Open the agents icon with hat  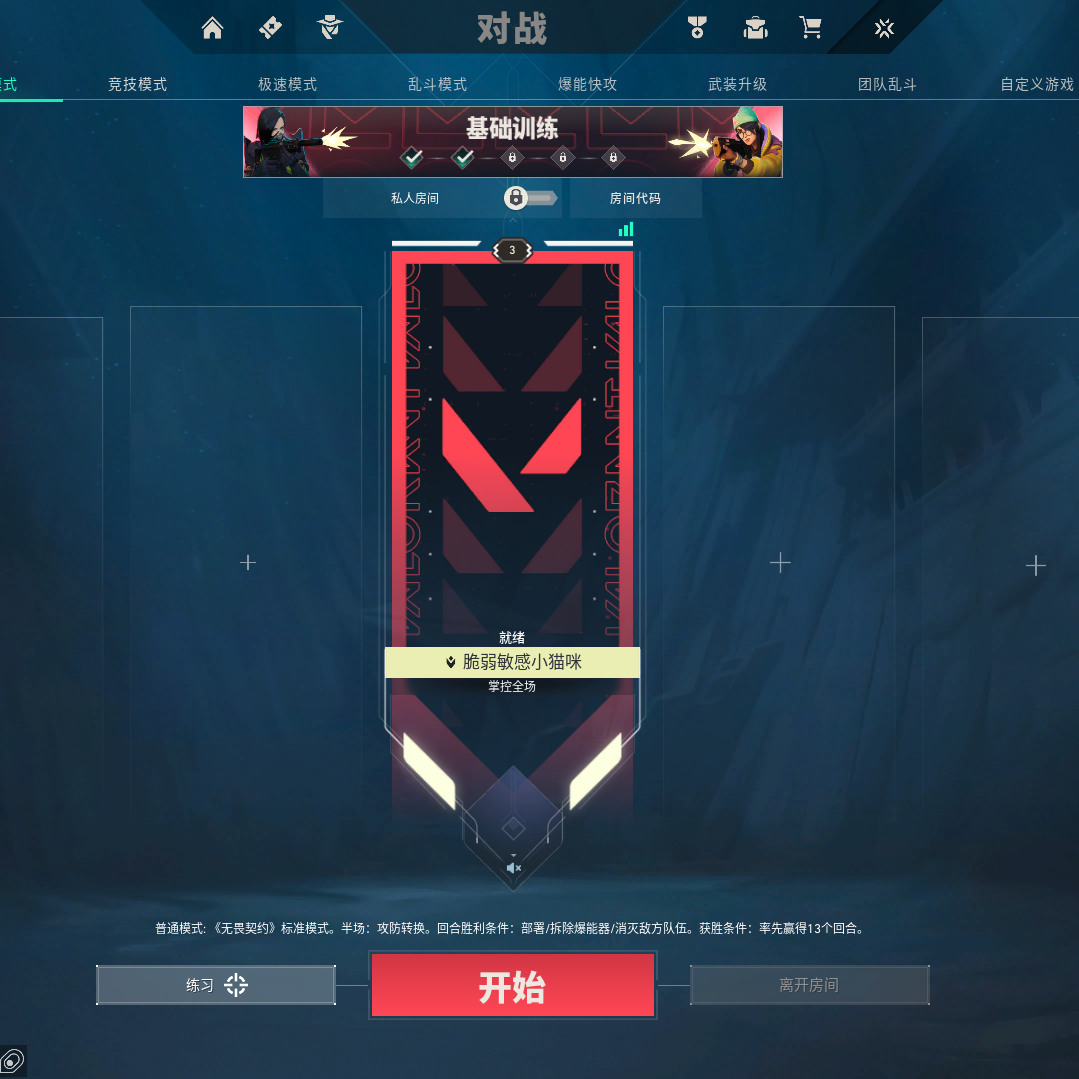pyautogui.click(x=331, y=28)
